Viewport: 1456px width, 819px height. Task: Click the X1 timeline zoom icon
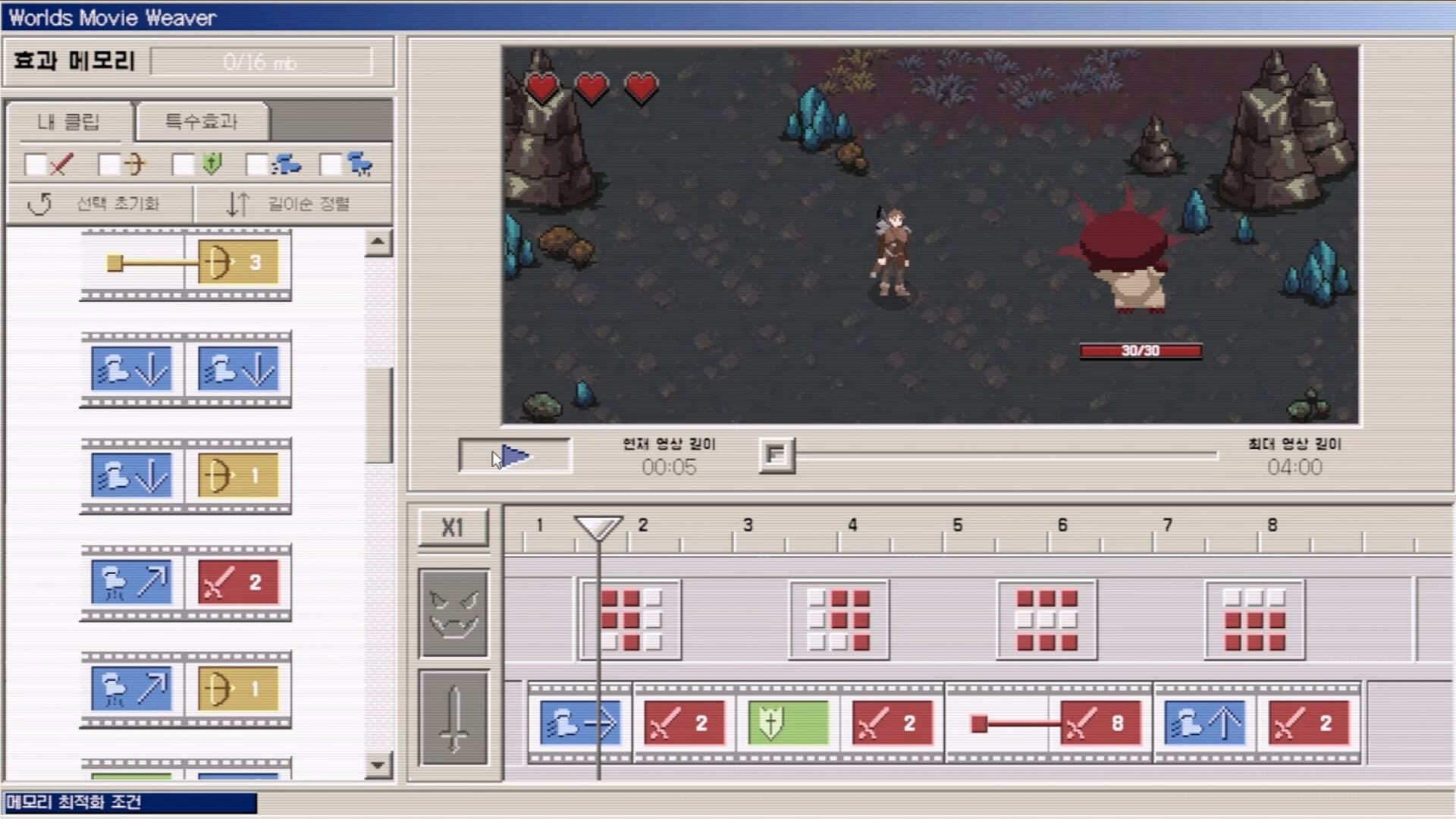(453, 526)
